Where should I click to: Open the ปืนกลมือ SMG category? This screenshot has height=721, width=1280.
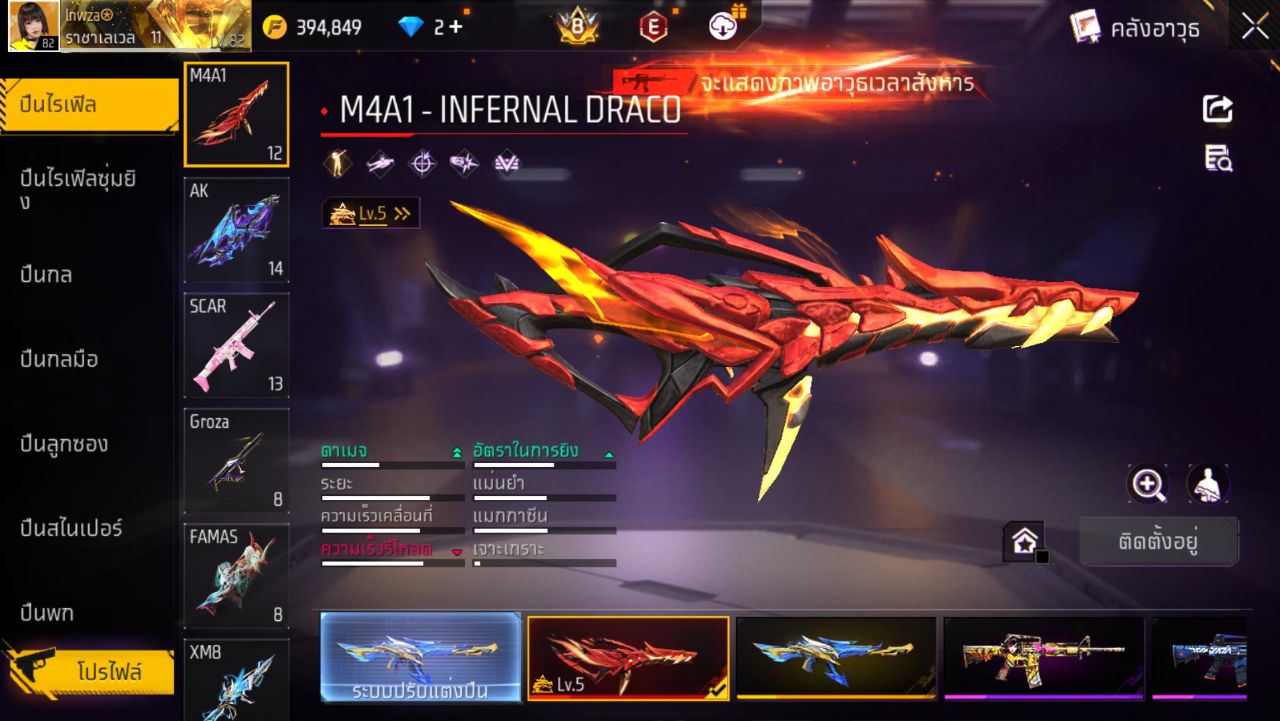click(59, 359)
